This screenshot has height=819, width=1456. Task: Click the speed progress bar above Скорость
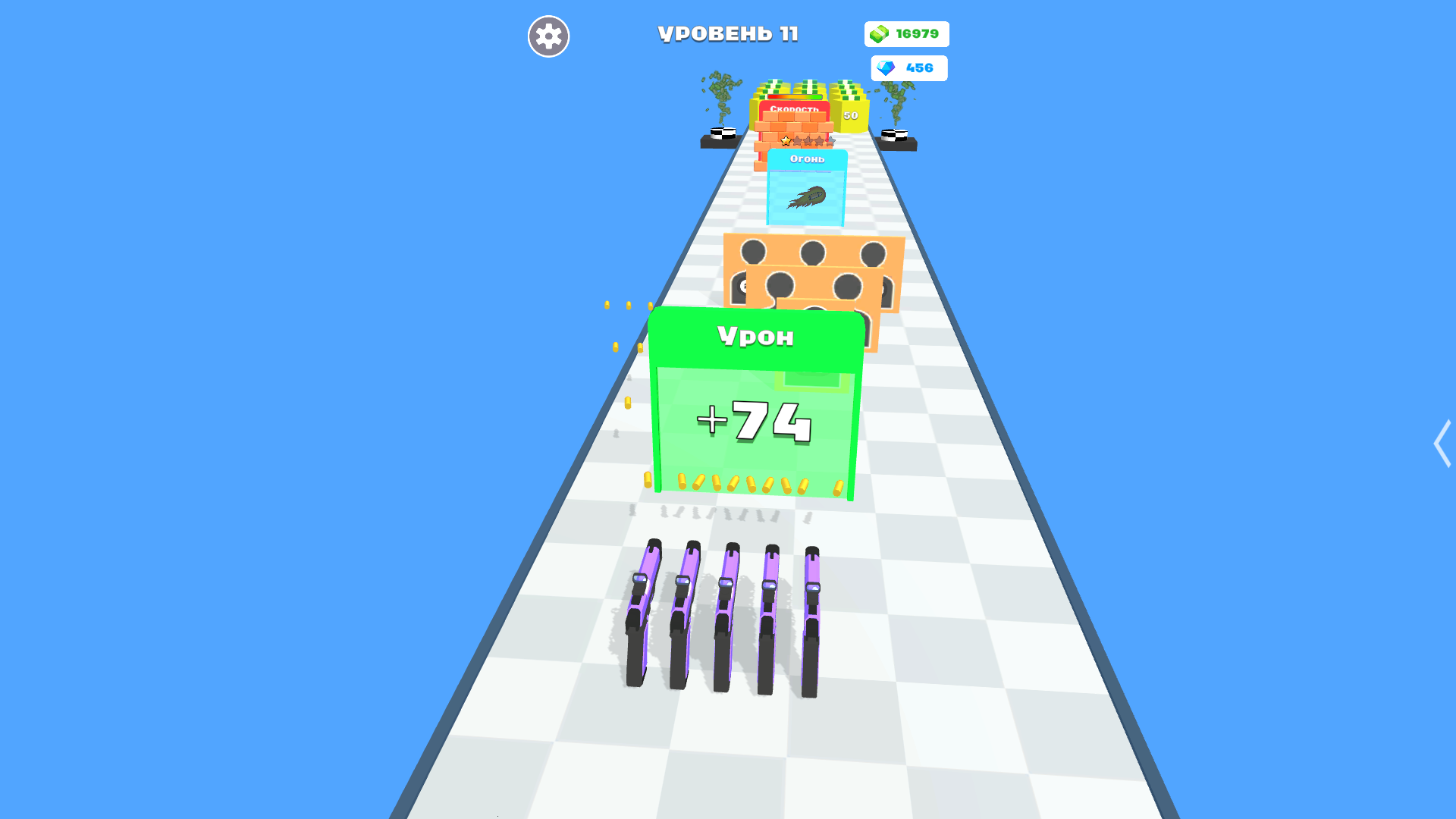click(x=795, y=96)
